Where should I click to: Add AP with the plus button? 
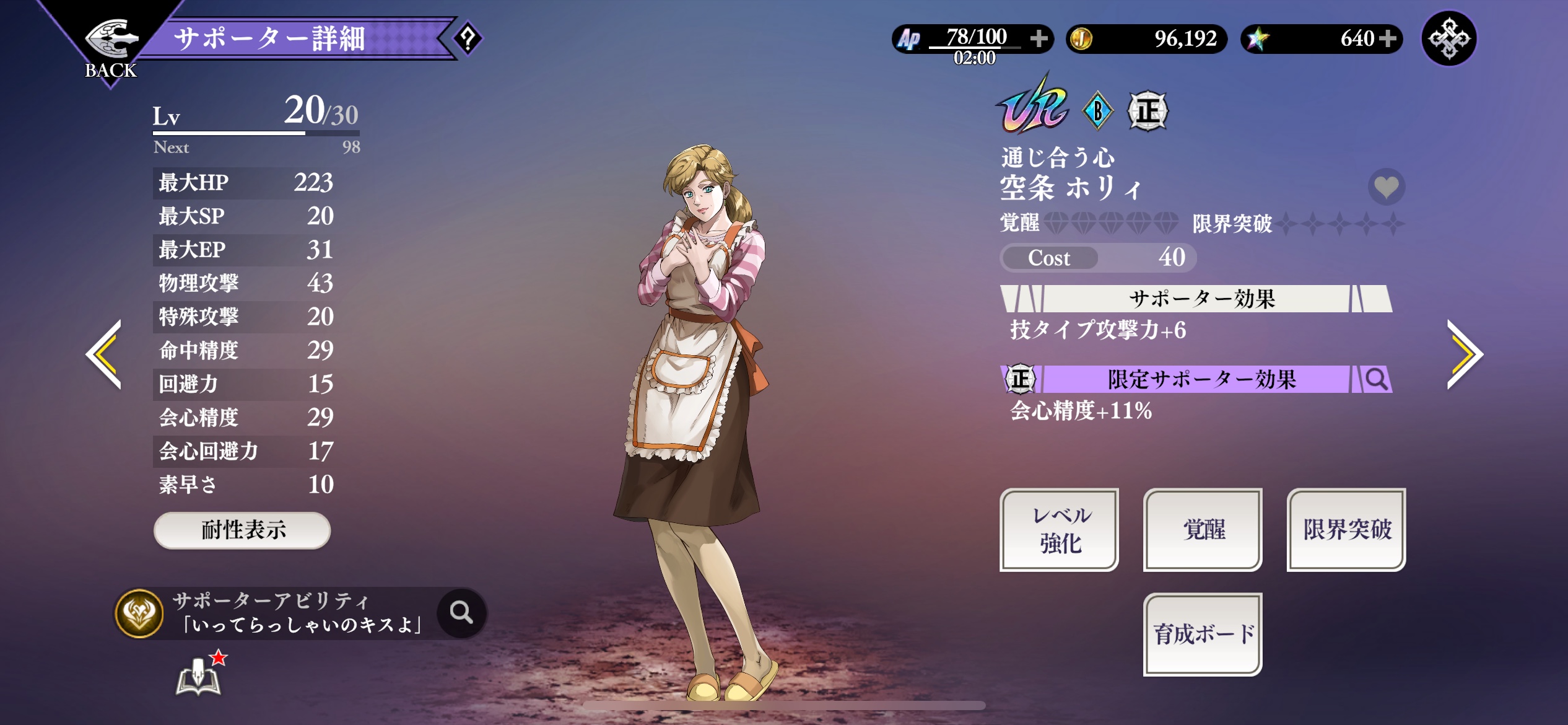coord(1039,39)
